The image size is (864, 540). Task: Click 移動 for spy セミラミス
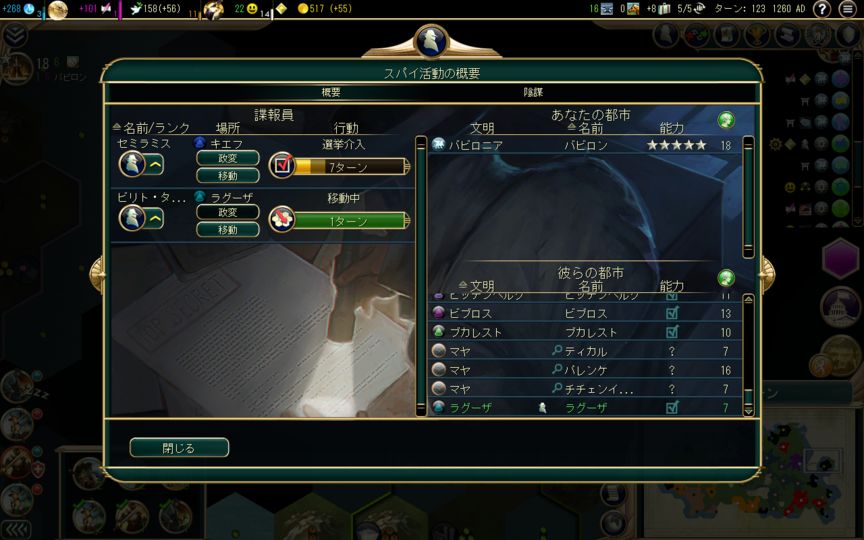[227, 175]
